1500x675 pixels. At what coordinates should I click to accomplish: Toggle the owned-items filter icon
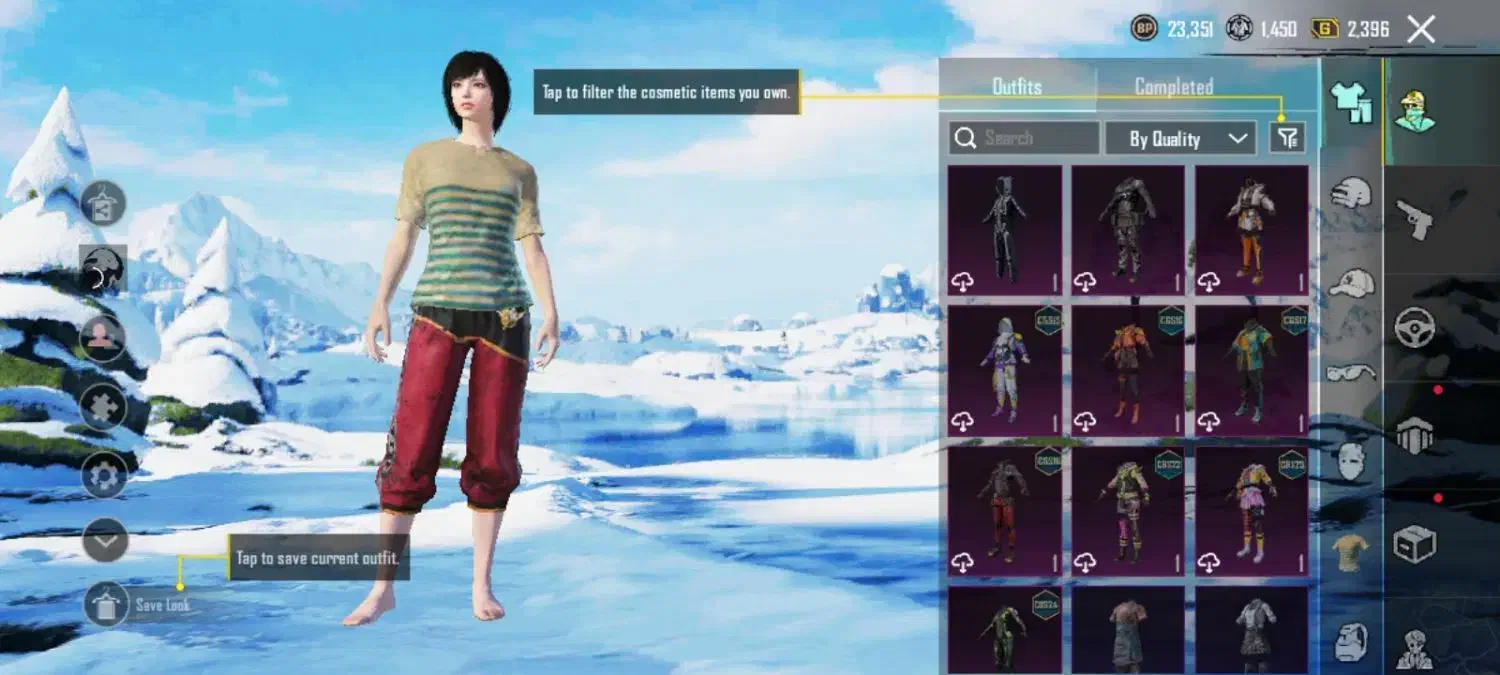[1287, 138]
